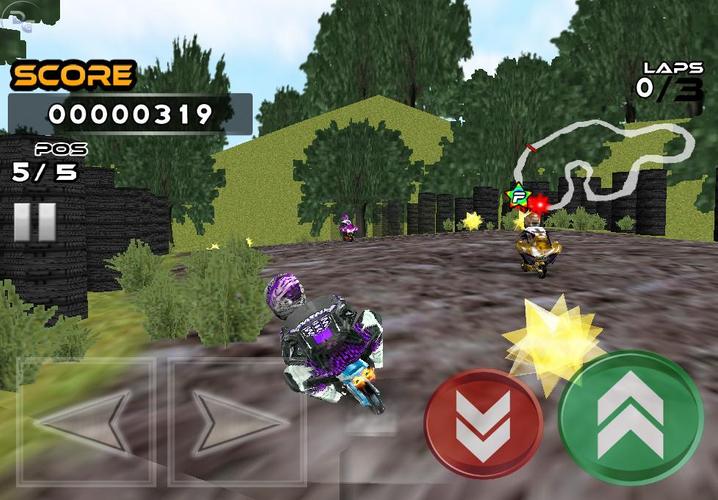718x500 pixels.
Task: Tap the red brake button
Action: (x=483, y=424)
